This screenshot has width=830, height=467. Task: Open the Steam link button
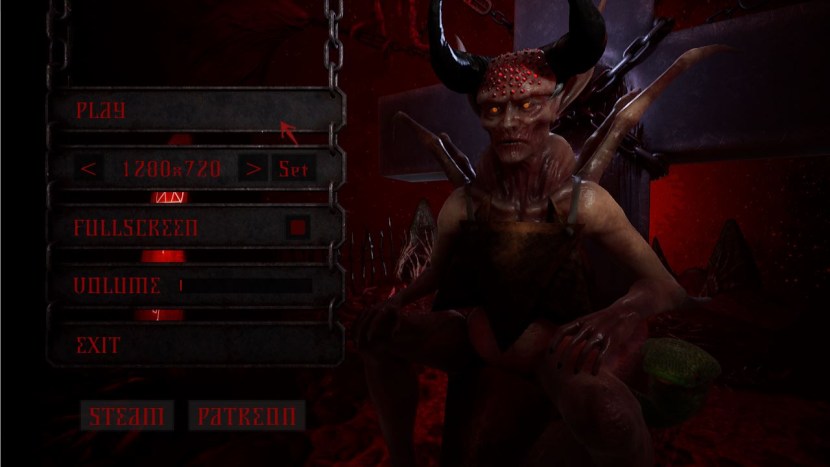126,416
